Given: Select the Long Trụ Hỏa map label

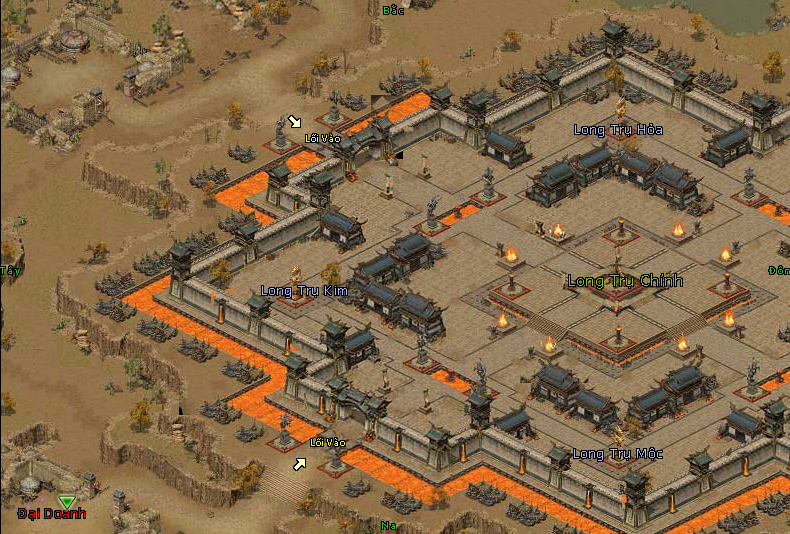Looking at the screenshot, I should [x=618, y=130].
